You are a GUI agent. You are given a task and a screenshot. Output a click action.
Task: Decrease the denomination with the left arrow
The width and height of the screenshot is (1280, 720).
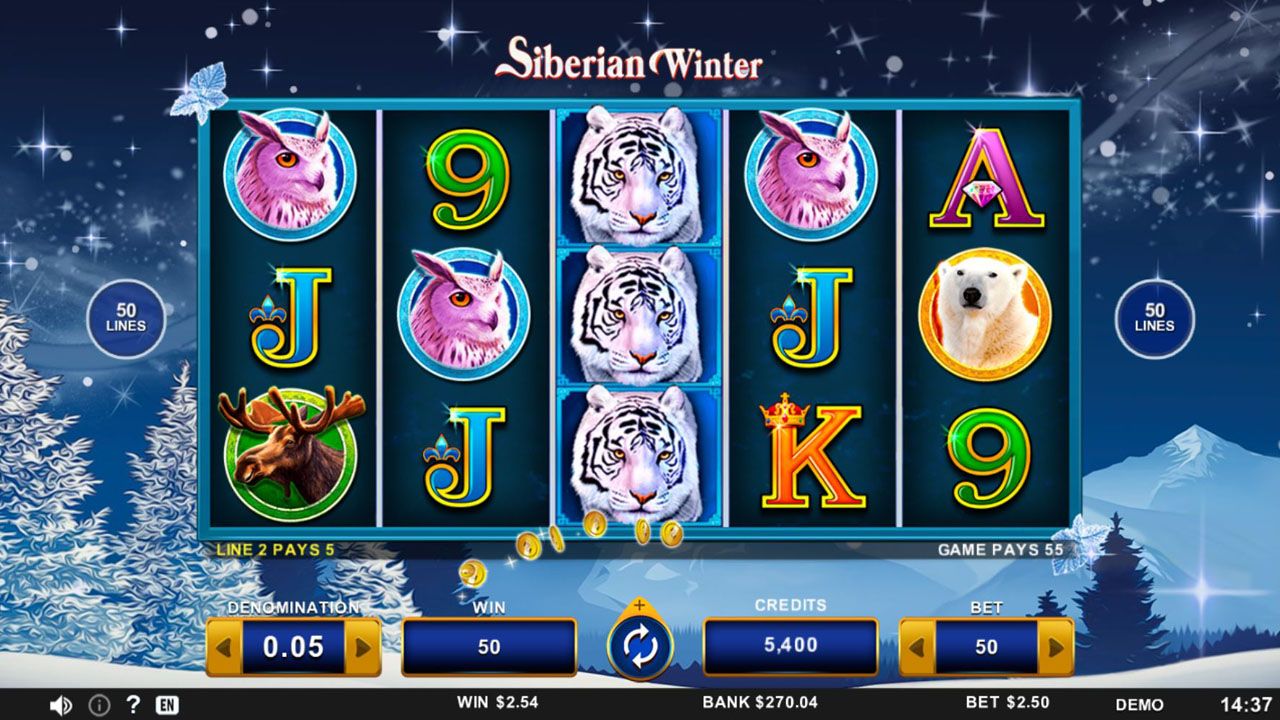[x=224, y=648]
